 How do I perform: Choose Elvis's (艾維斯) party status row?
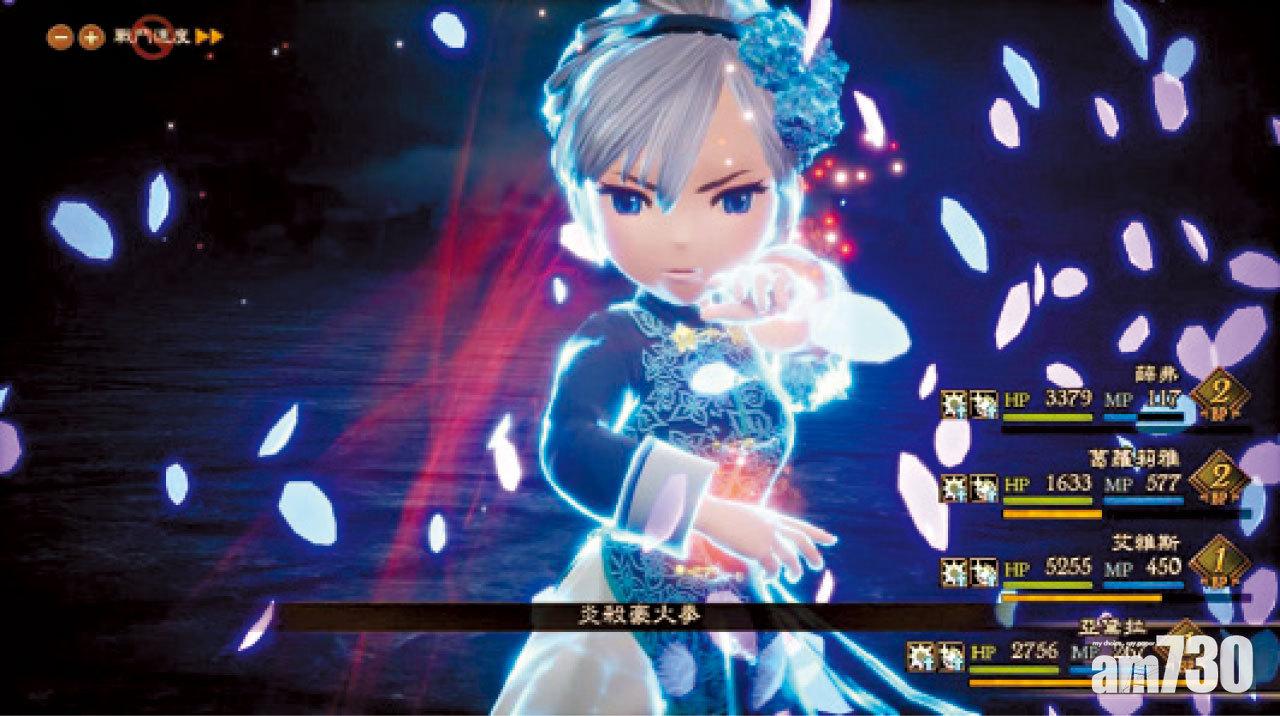point(1090,570)
